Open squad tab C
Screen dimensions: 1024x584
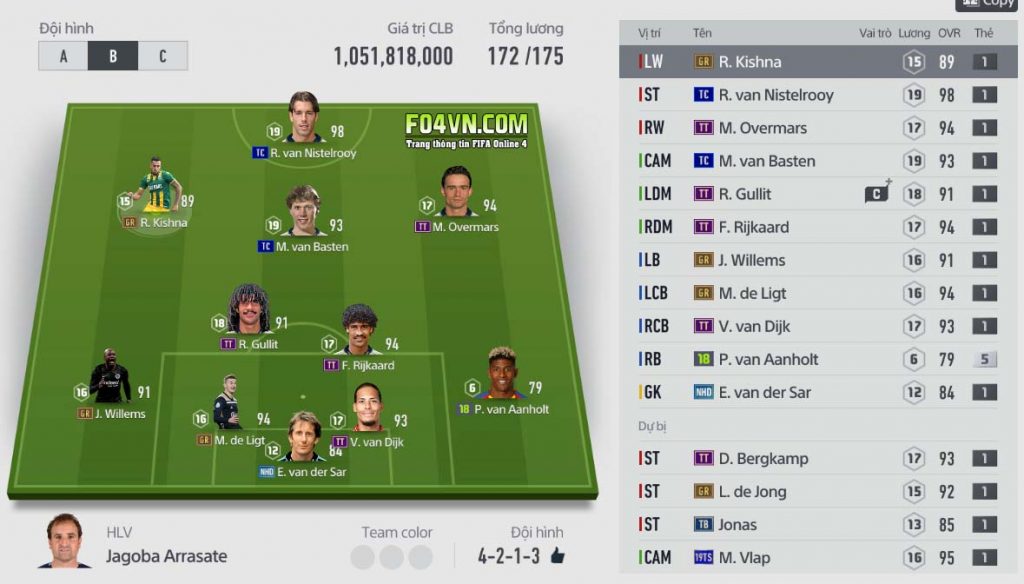162,56
